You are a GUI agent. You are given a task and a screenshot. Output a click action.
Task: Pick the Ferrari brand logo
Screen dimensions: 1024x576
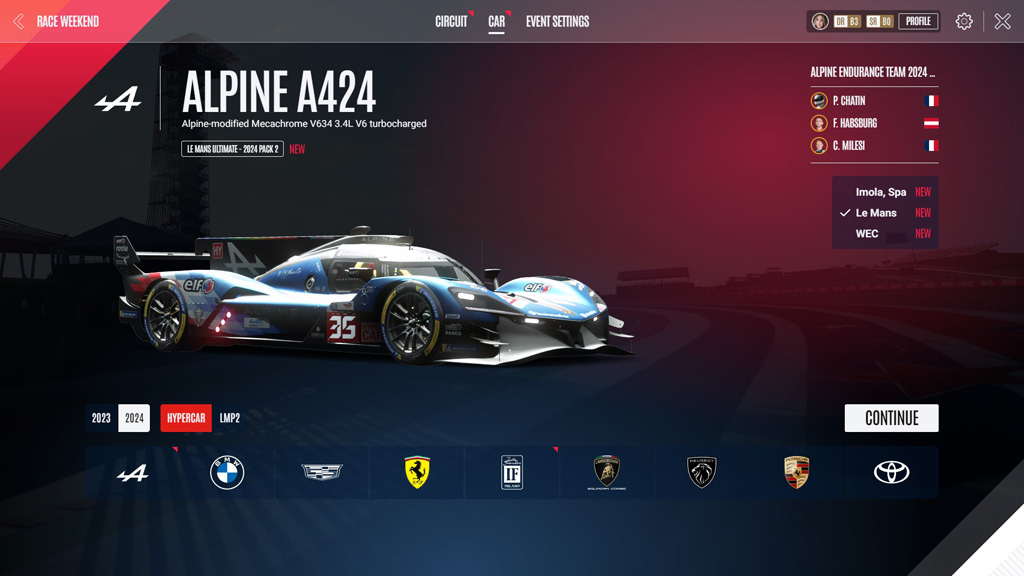click(417, 473)
